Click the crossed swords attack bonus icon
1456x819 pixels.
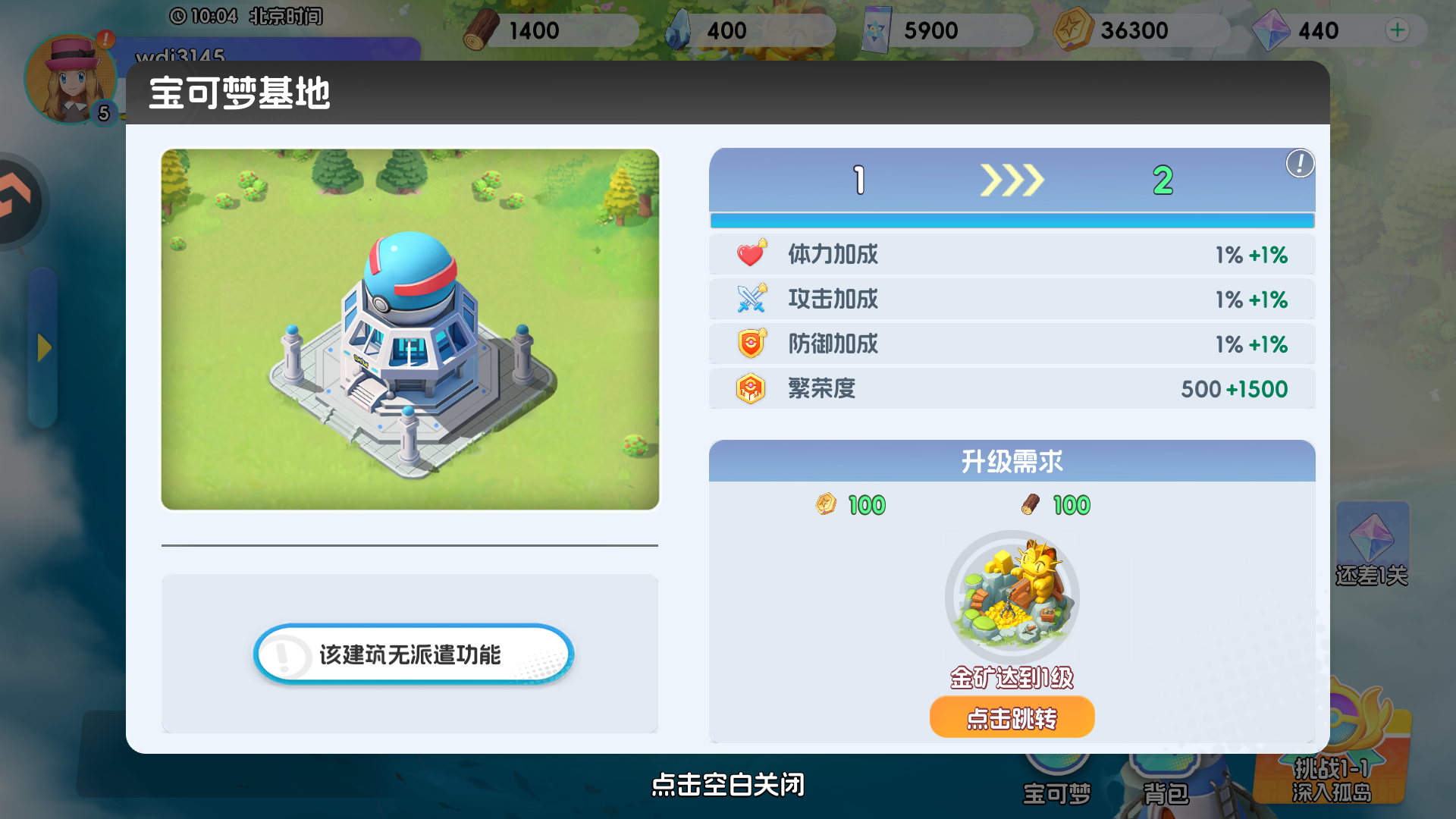[751, 299]
